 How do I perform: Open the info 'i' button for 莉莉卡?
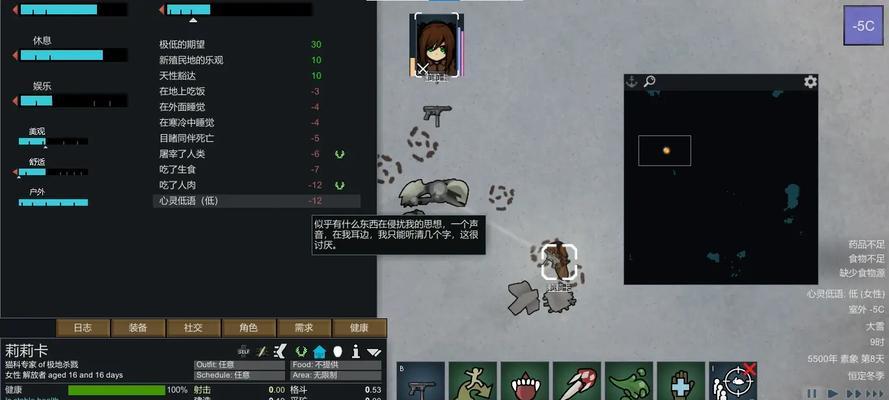pyautogui.click(x=355, y=351)
